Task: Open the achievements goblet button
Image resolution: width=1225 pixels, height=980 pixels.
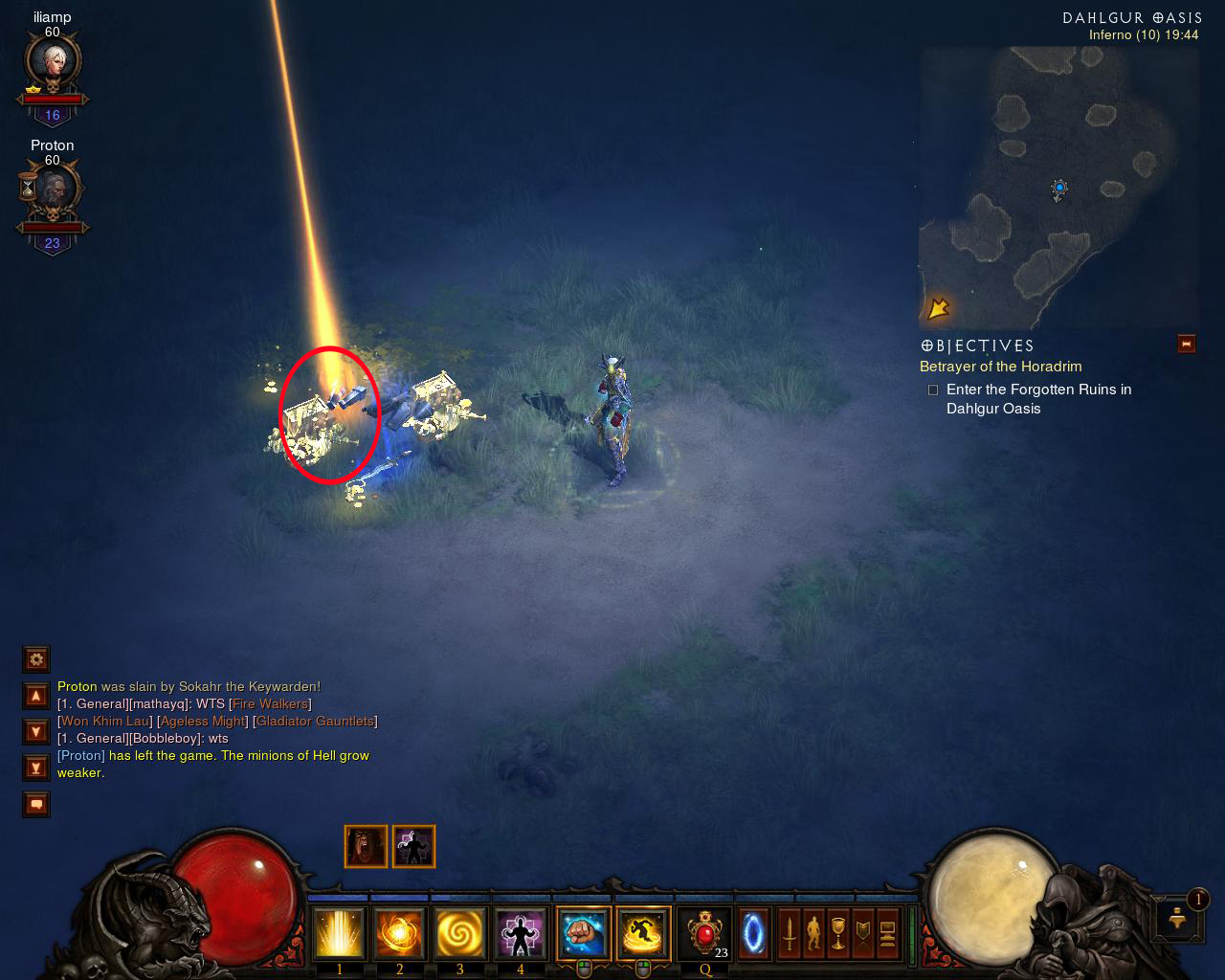Action: coord(838,934)
